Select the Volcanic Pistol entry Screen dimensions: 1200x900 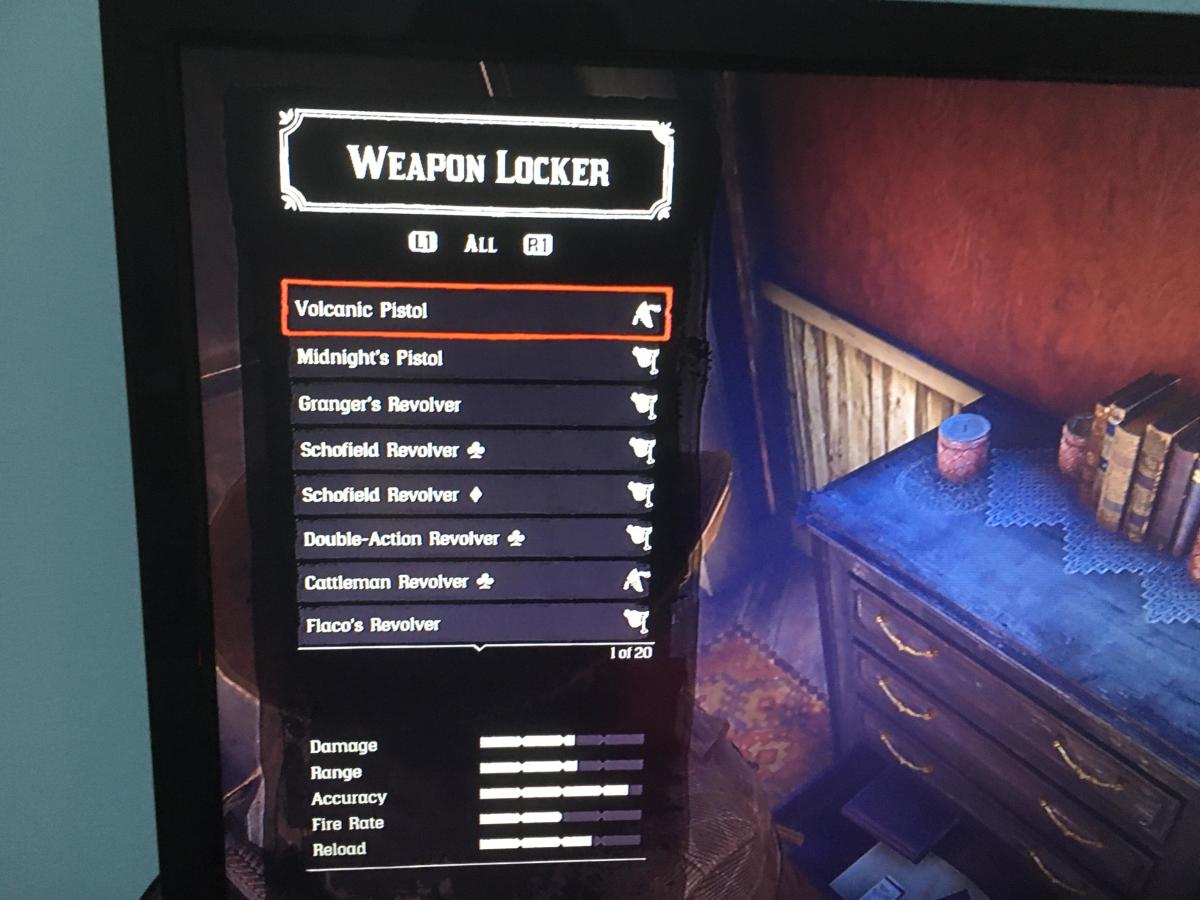coord(475,311)
